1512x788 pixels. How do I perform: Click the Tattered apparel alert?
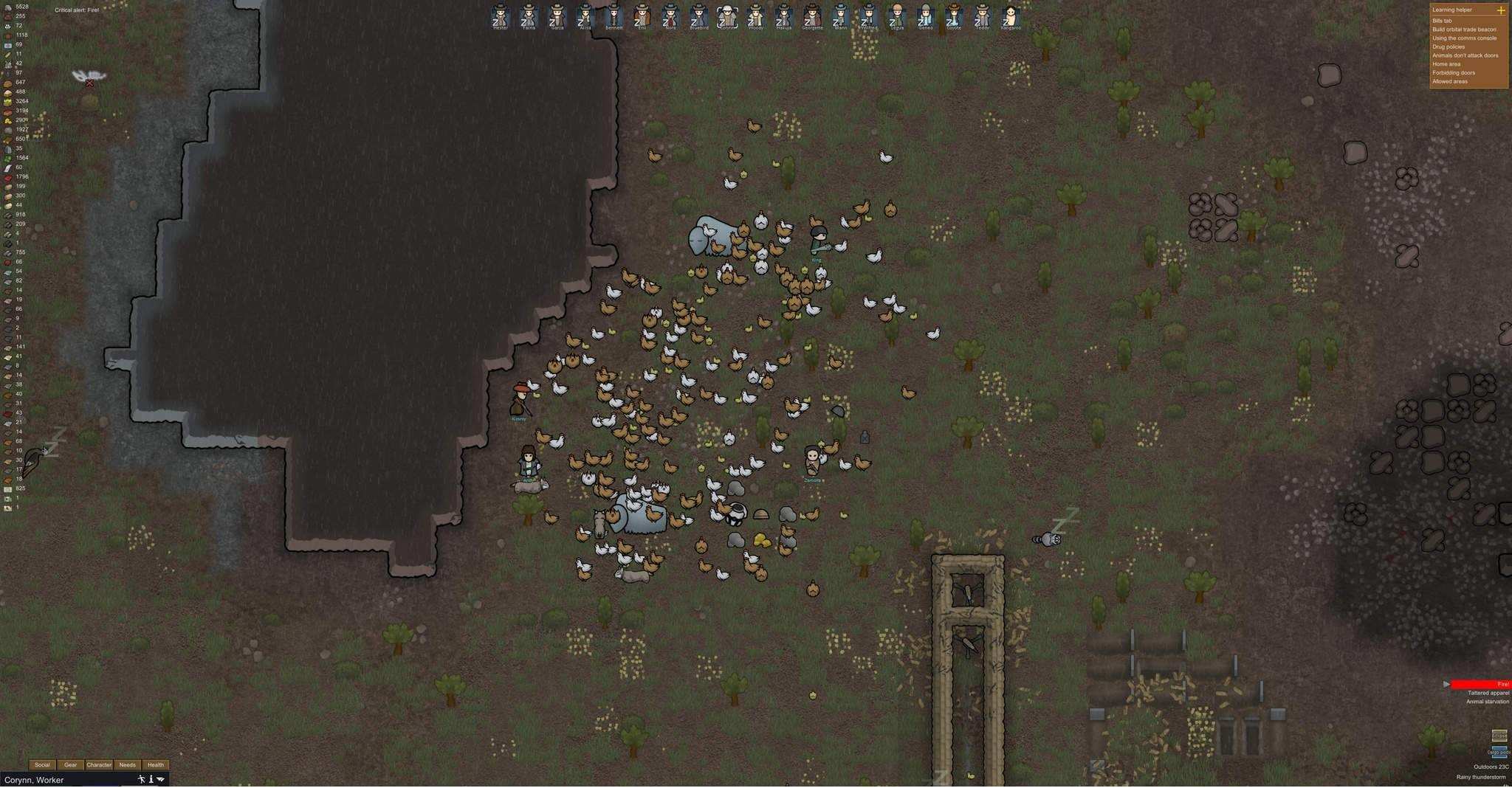click(x=1488, y=694)
